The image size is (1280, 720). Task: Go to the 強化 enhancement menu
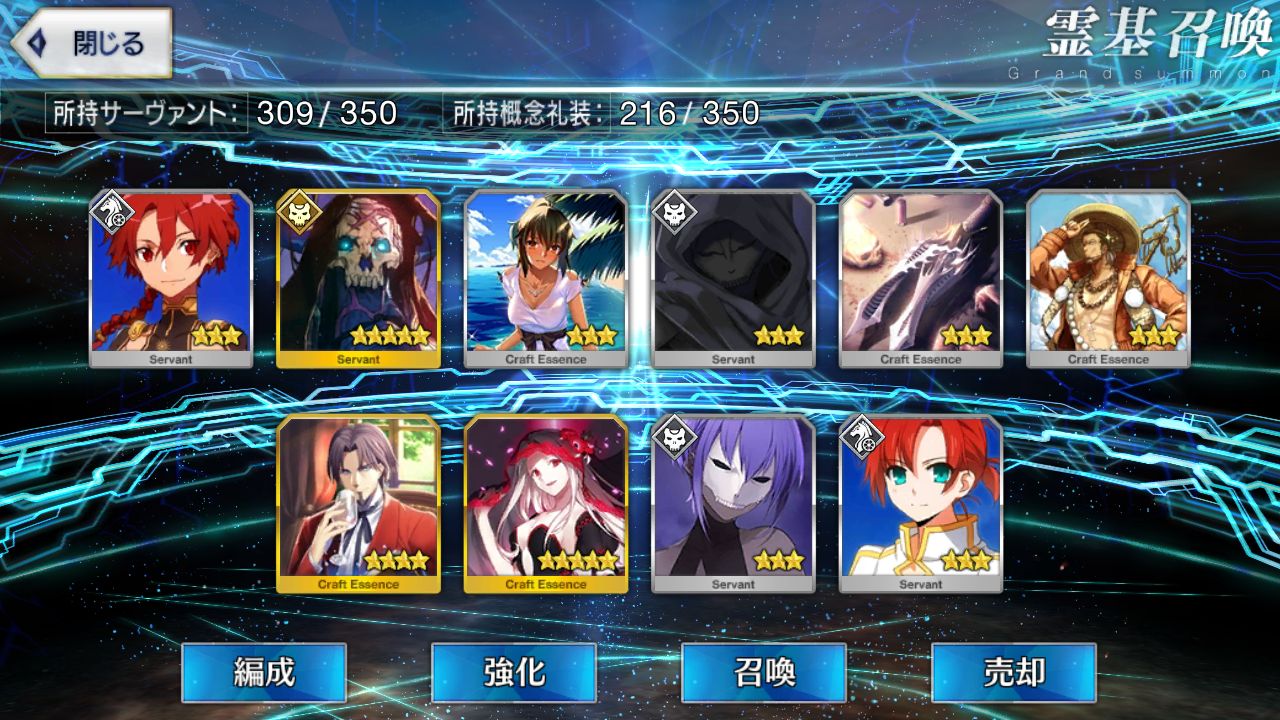coord(514,672)
